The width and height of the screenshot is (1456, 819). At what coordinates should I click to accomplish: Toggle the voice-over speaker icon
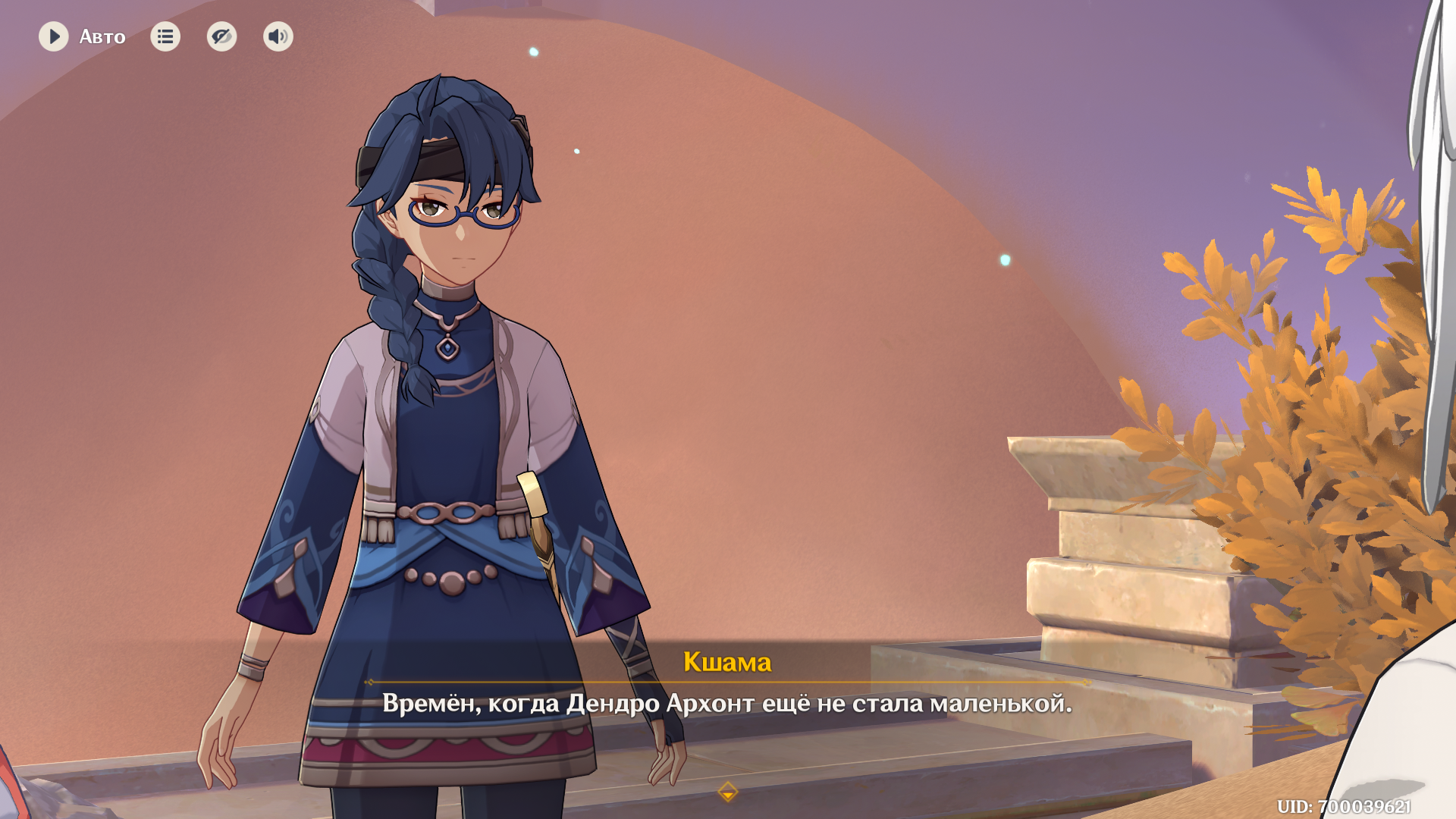pos(278,36)
